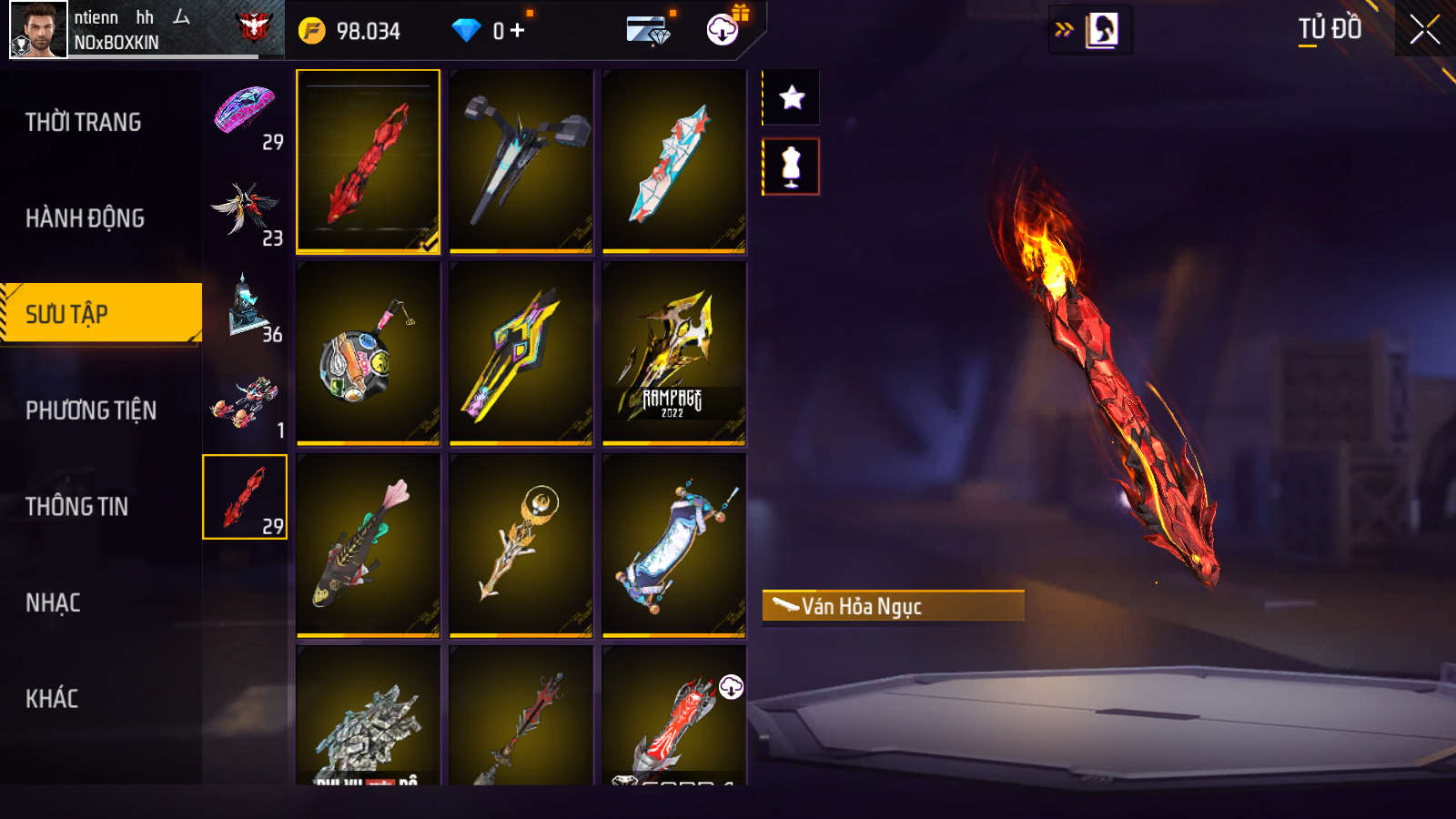The image size is (1456, 819).
Task: Switch to the Hành Động tab
Action: [85, 218]
